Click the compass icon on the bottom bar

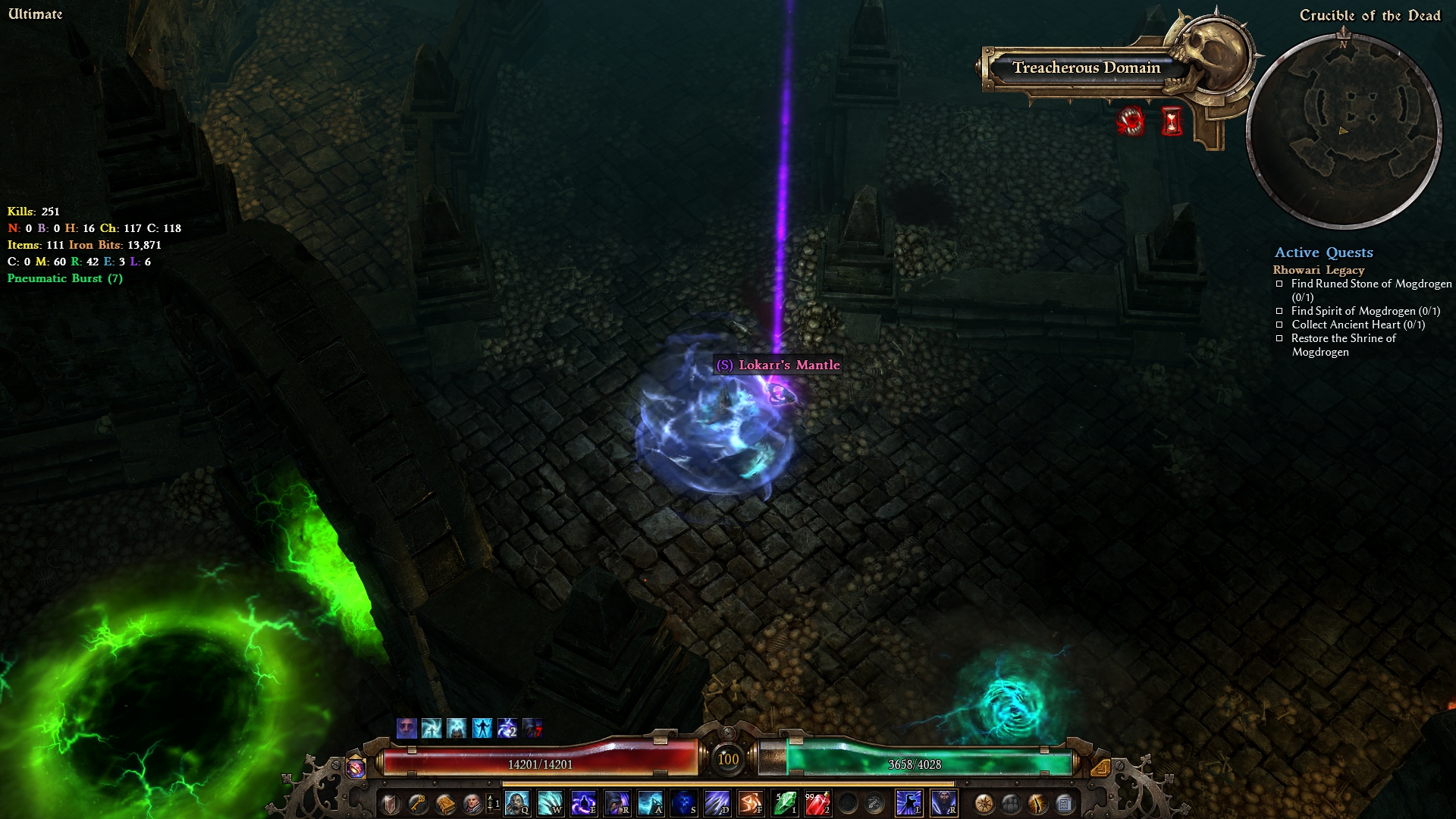pyautogui.click(x=984, y=803)
